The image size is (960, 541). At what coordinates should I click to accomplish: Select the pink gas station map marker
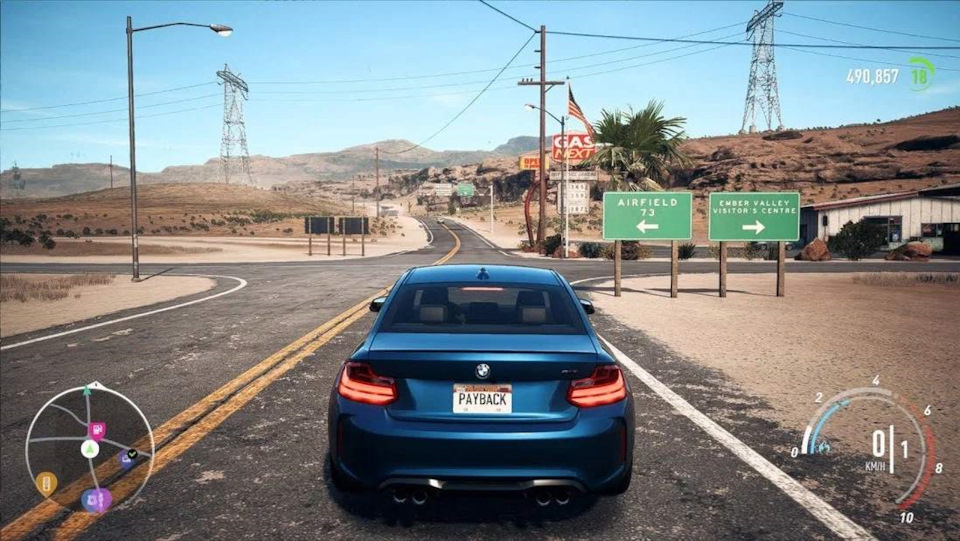(97, 430)
